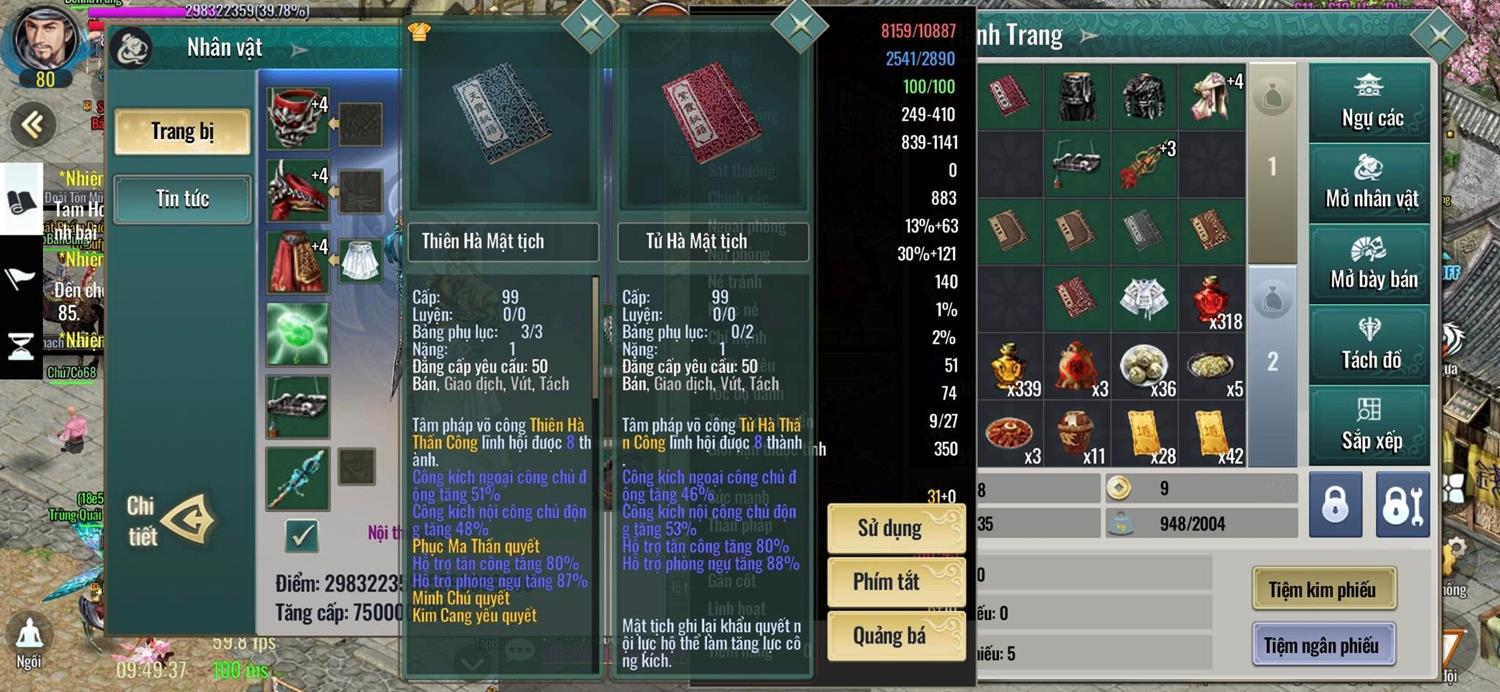Open the Ngự các menu

tap(1371, 102)
